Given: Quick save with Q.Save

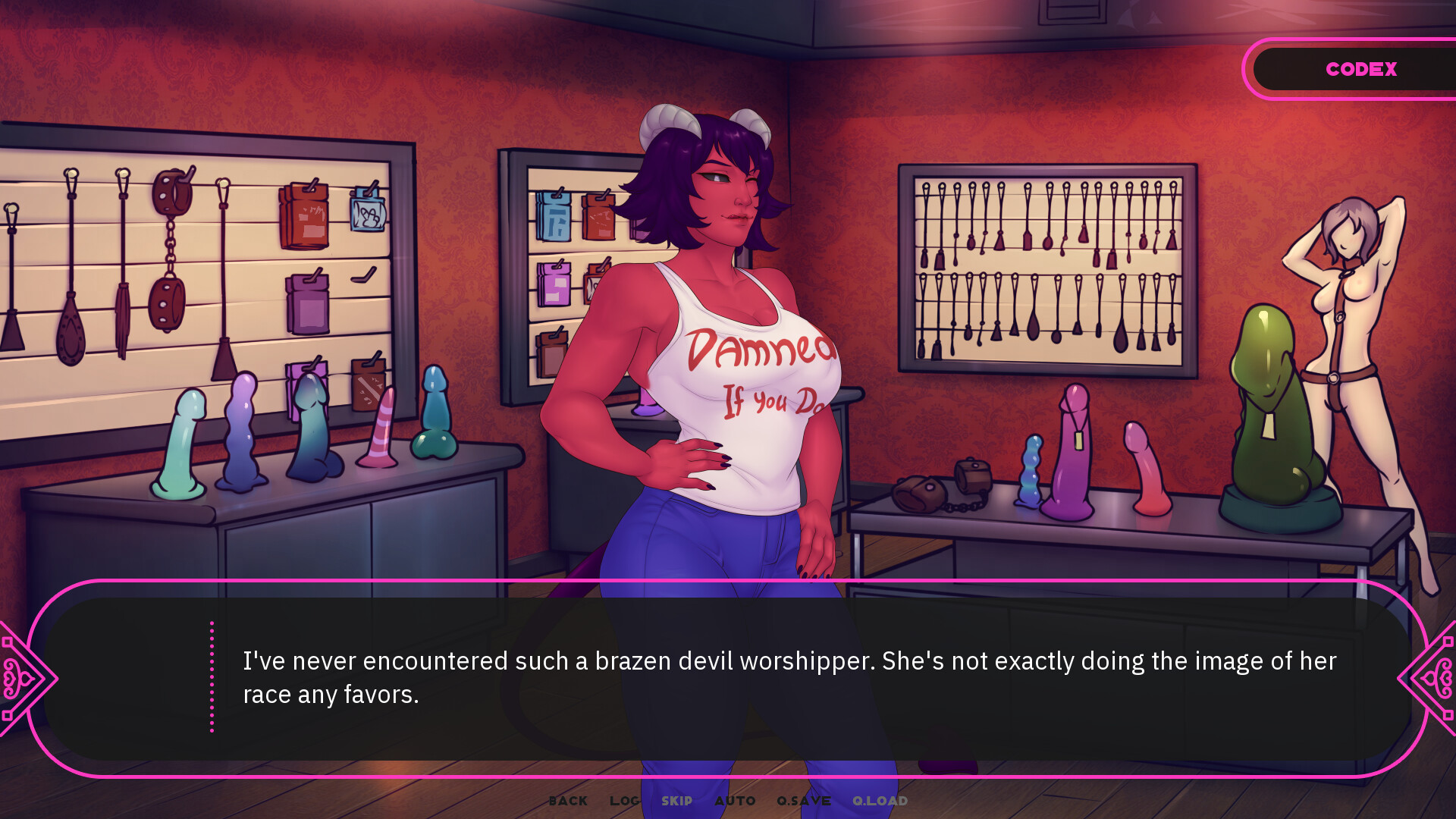Looking at the screenshot, I should coord(804,801).
